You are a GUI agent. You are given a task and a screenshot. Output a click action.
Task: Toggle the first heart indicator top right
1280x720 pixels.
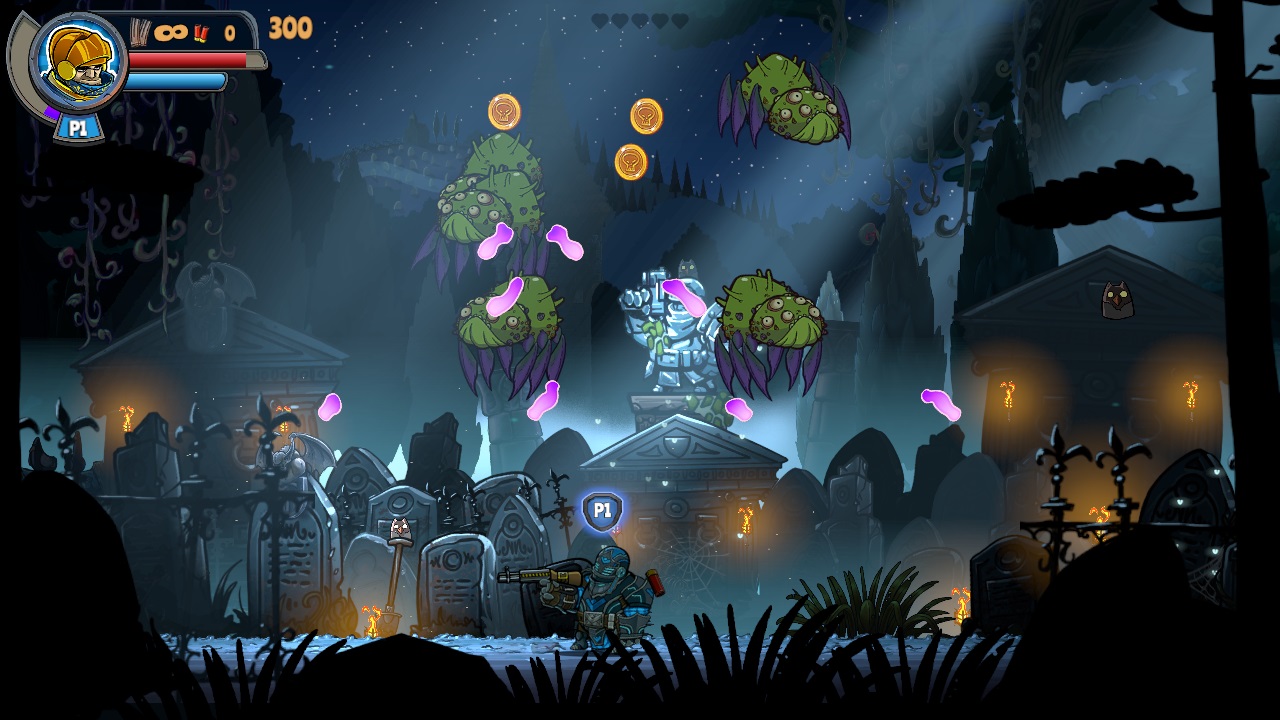[x=599, y=18]
